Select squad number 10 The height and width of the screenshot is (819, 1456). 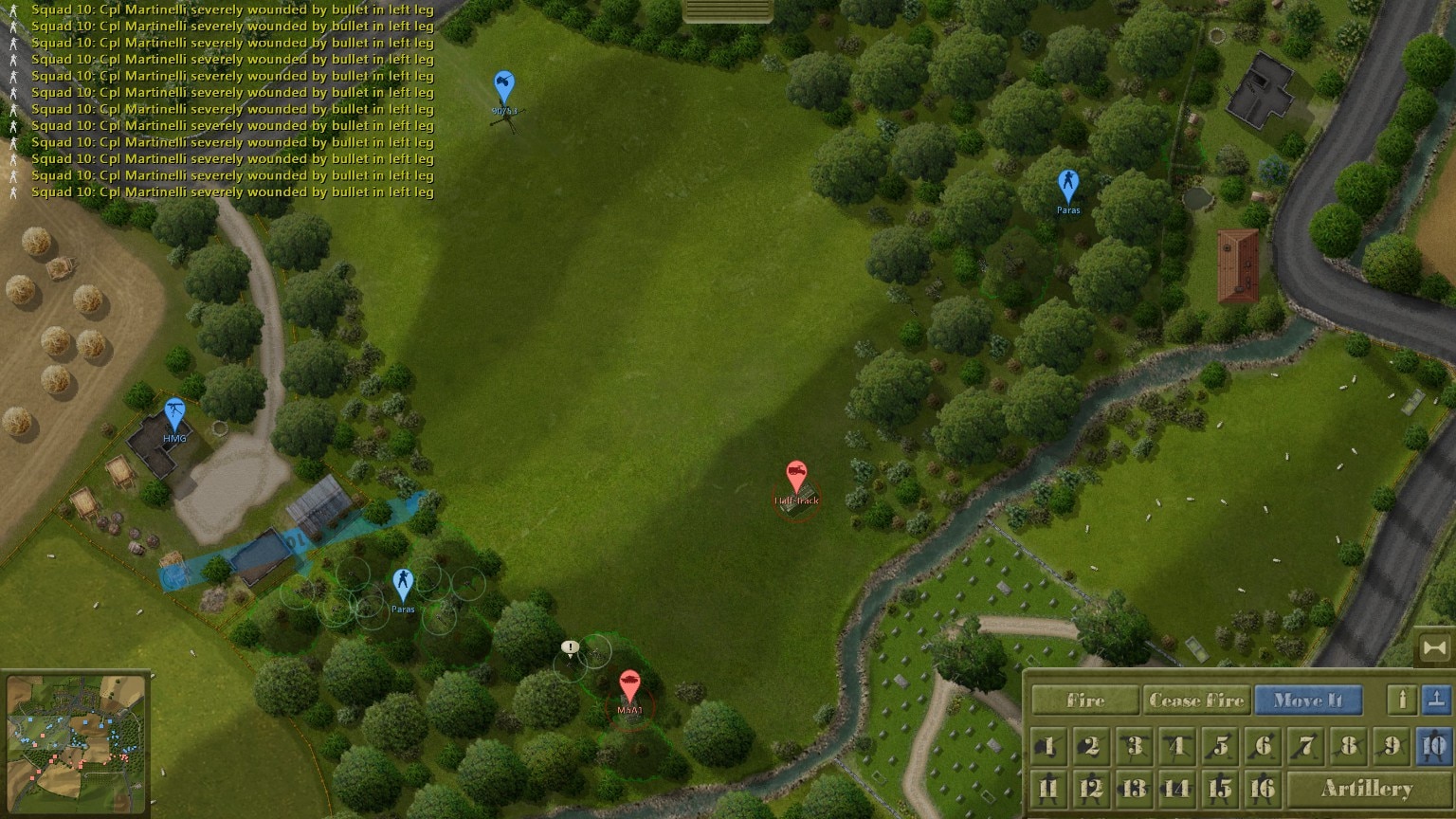[x=1434, y=746]
